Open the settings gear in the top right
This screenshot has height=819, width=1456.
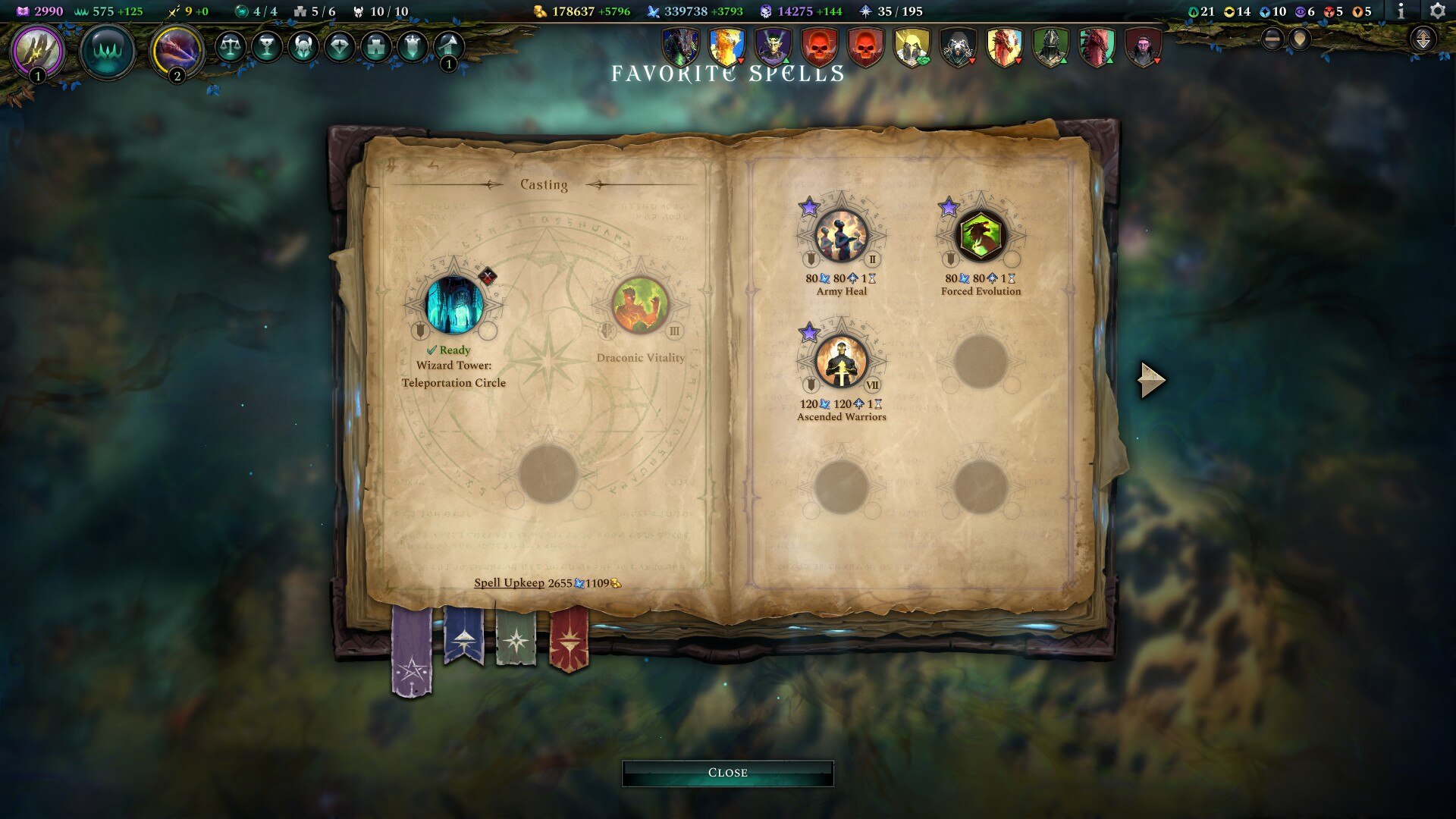tap(1437, 11)
